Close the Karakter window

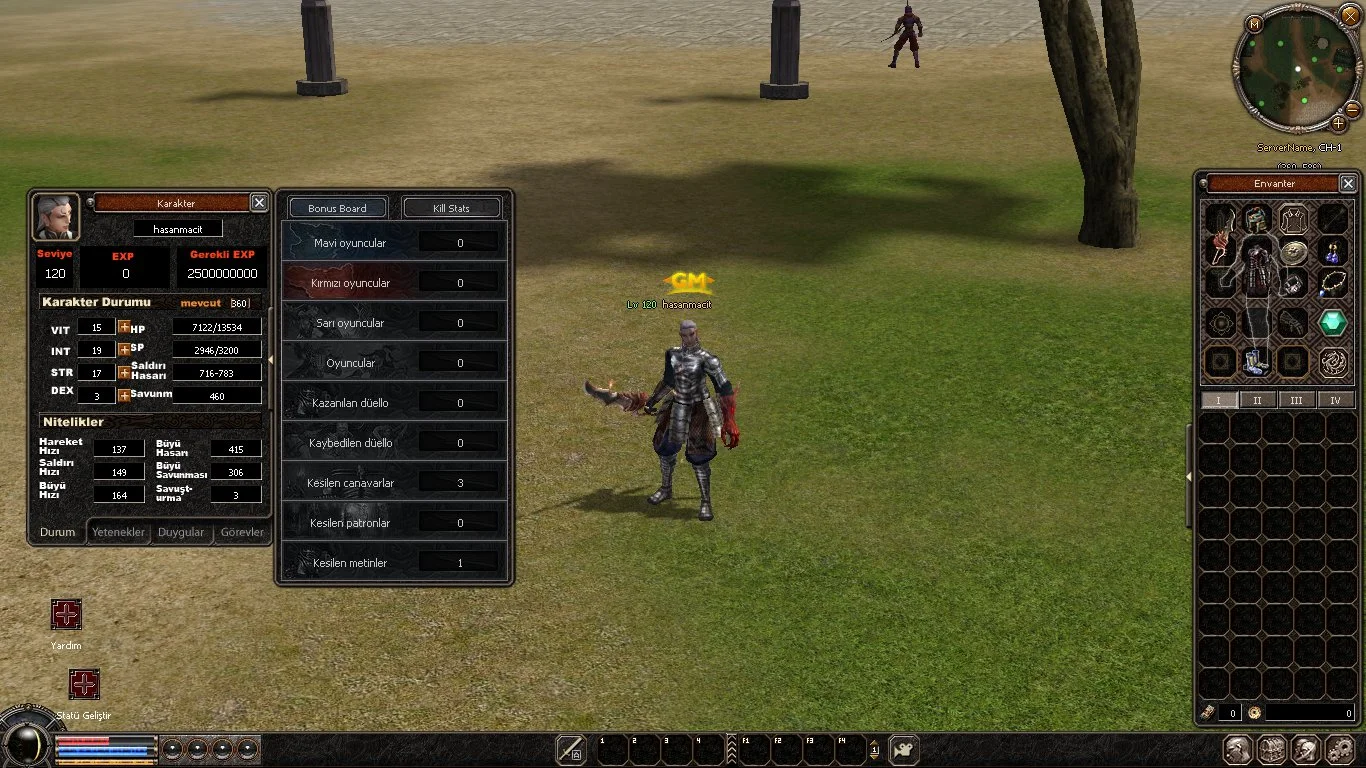point(259,203)
